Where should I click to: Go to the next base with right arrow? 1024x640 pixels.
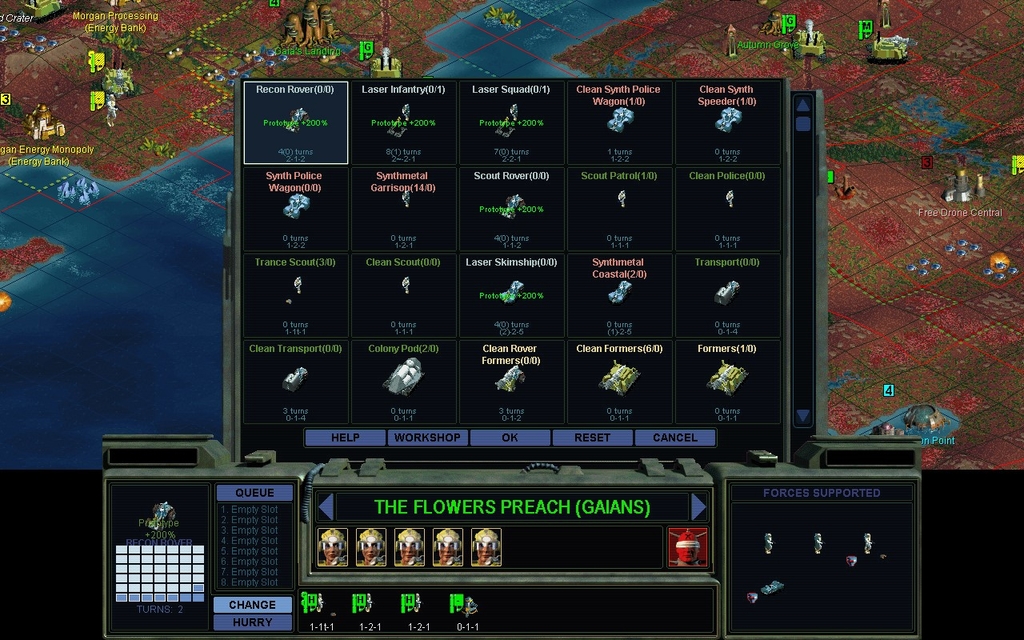(x=698, y=507)
